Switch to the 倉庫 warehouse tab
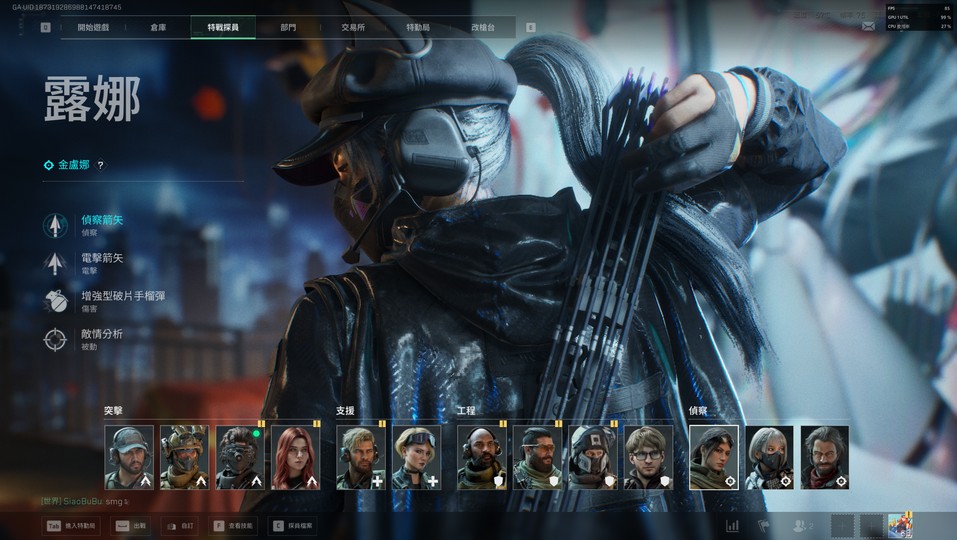 pos(158,27)
